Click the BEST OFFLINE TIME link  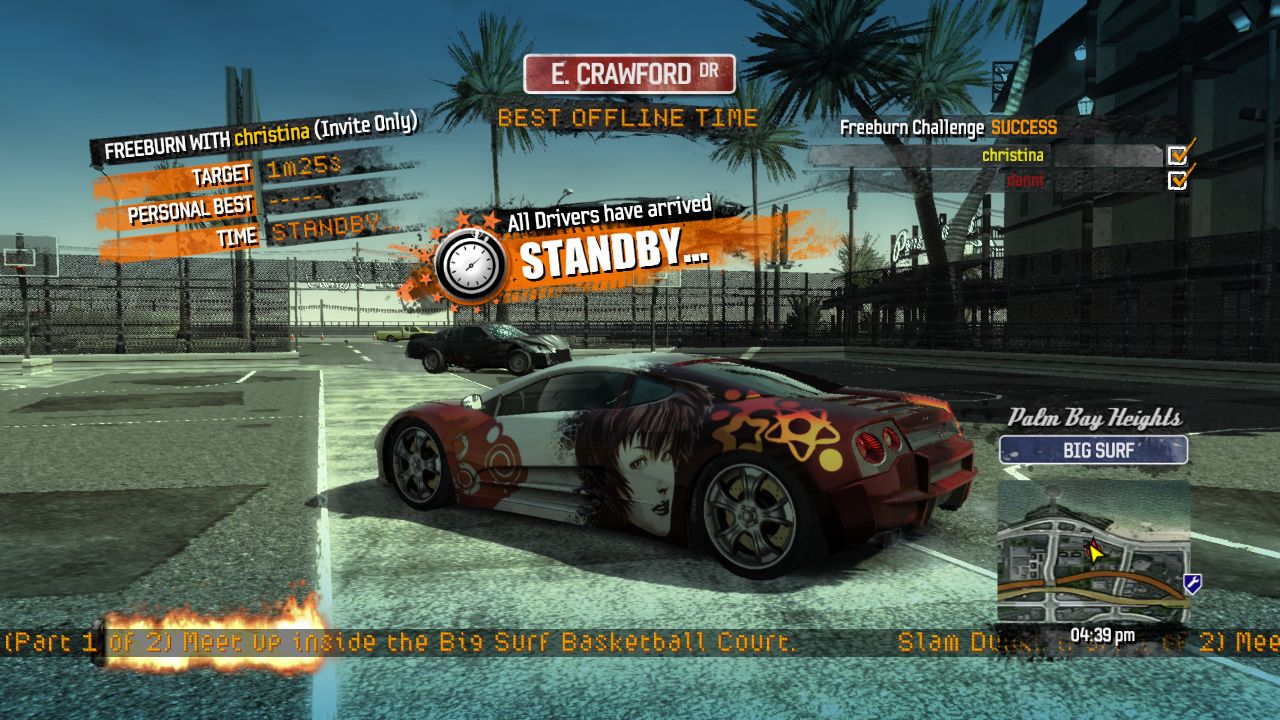pyautogui.click(x=629, y=118)
